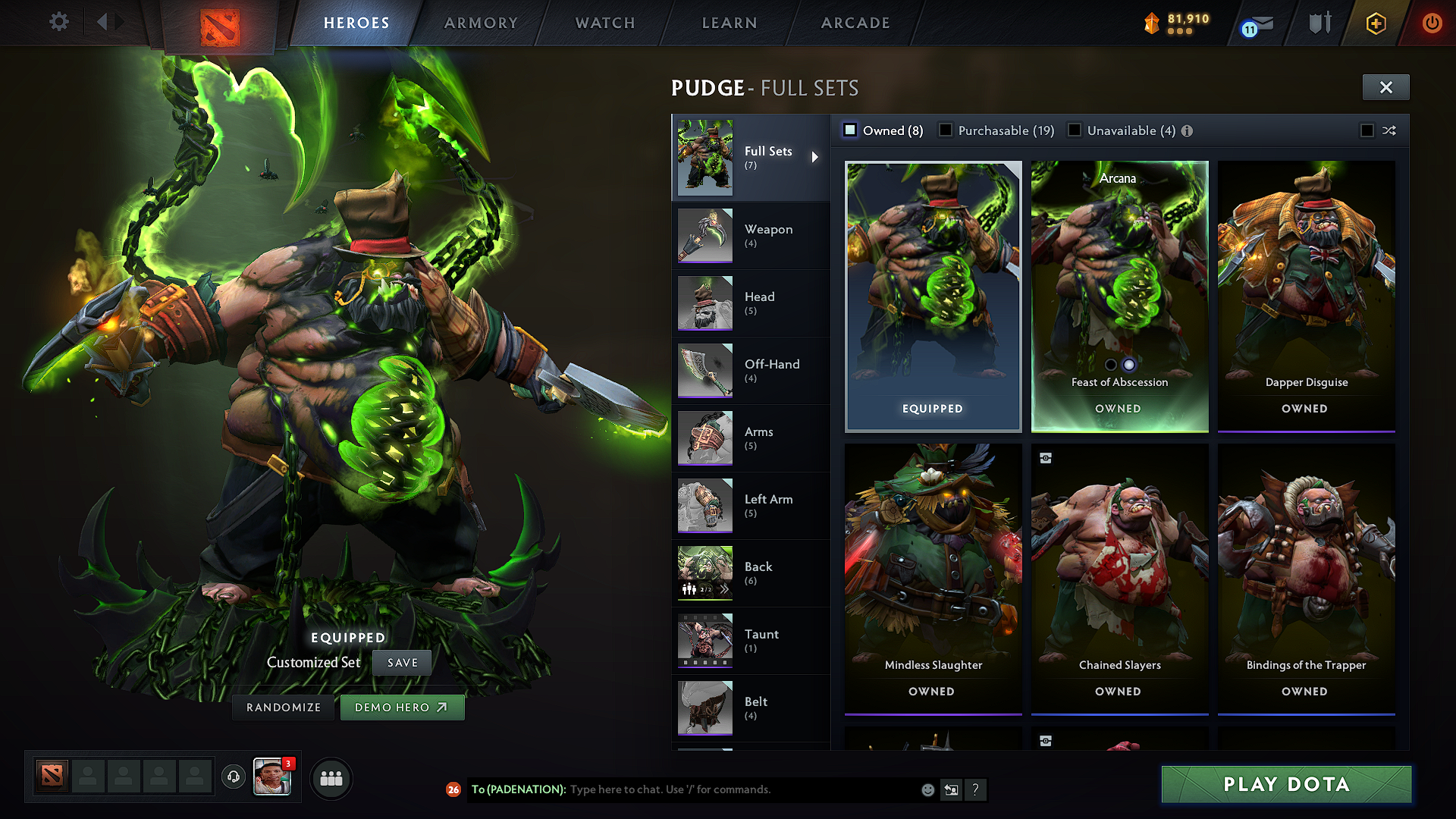Open voice chat headset icon near party slots
This screenshot has height=819, width=1456.
(234, 777)
